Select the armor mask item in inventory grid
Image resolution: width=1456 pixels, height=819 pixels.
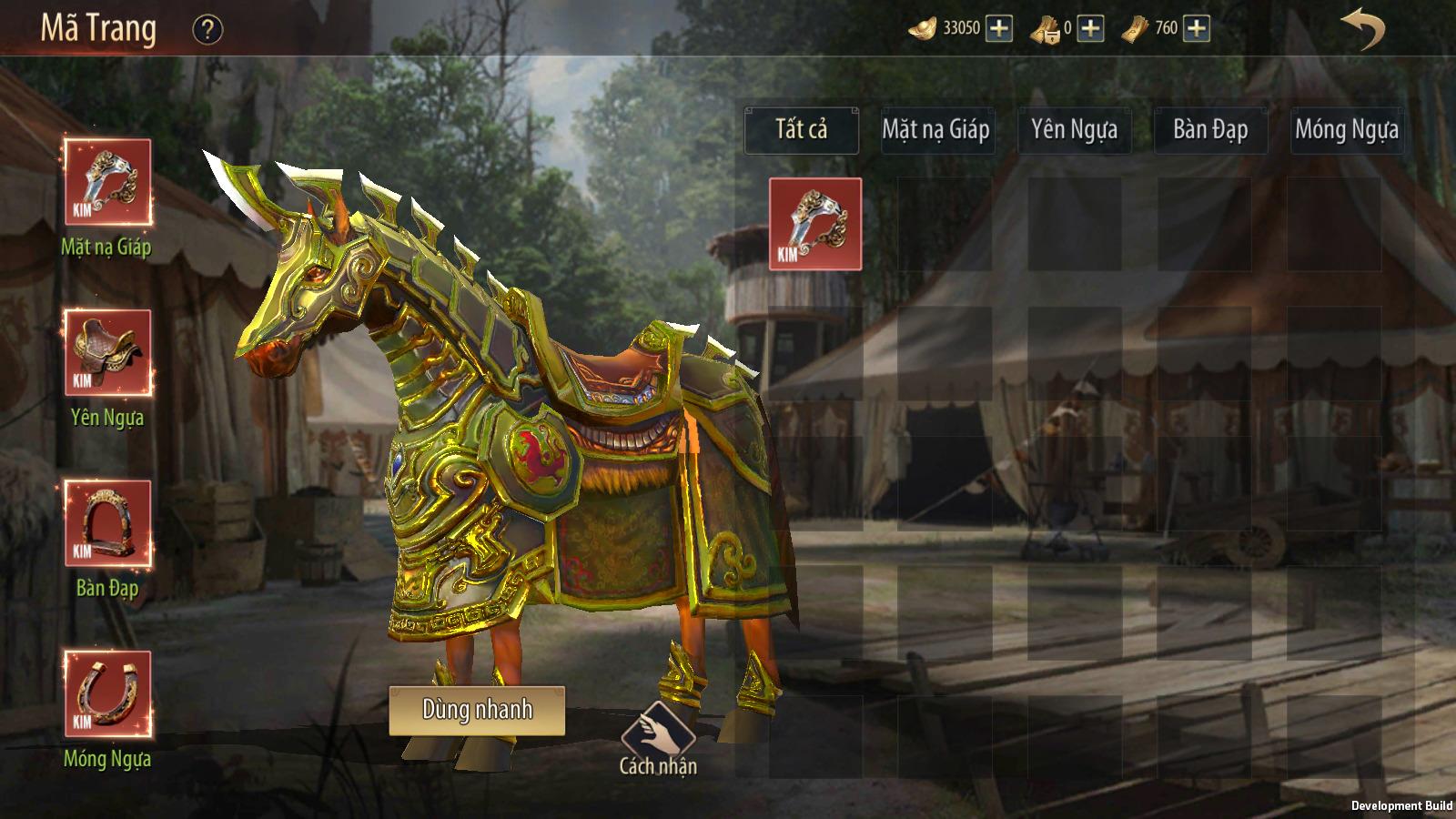pos(815,224)
